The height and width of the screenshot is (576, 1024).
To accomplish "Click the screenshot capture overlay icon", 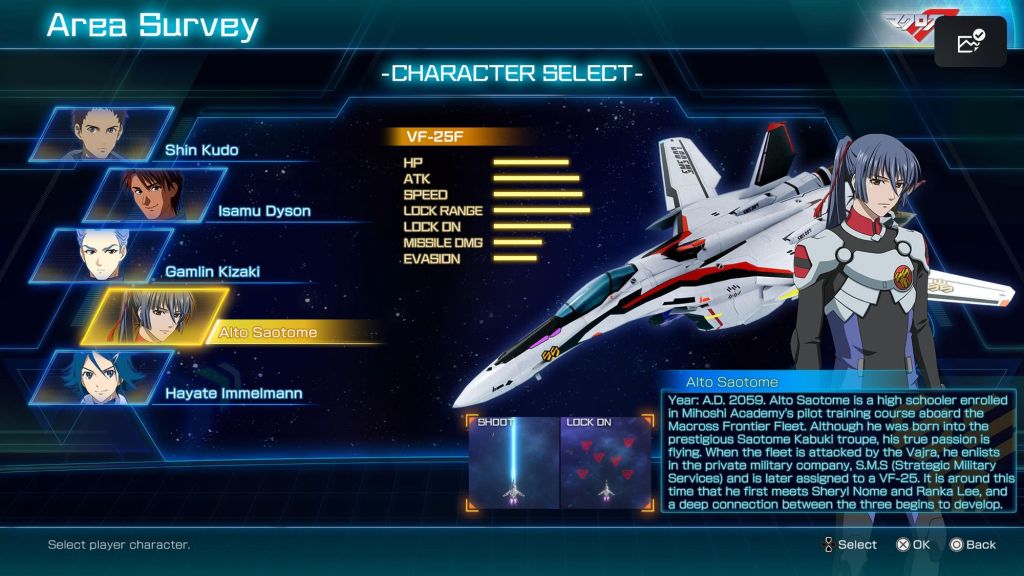I will coord(970,42).
